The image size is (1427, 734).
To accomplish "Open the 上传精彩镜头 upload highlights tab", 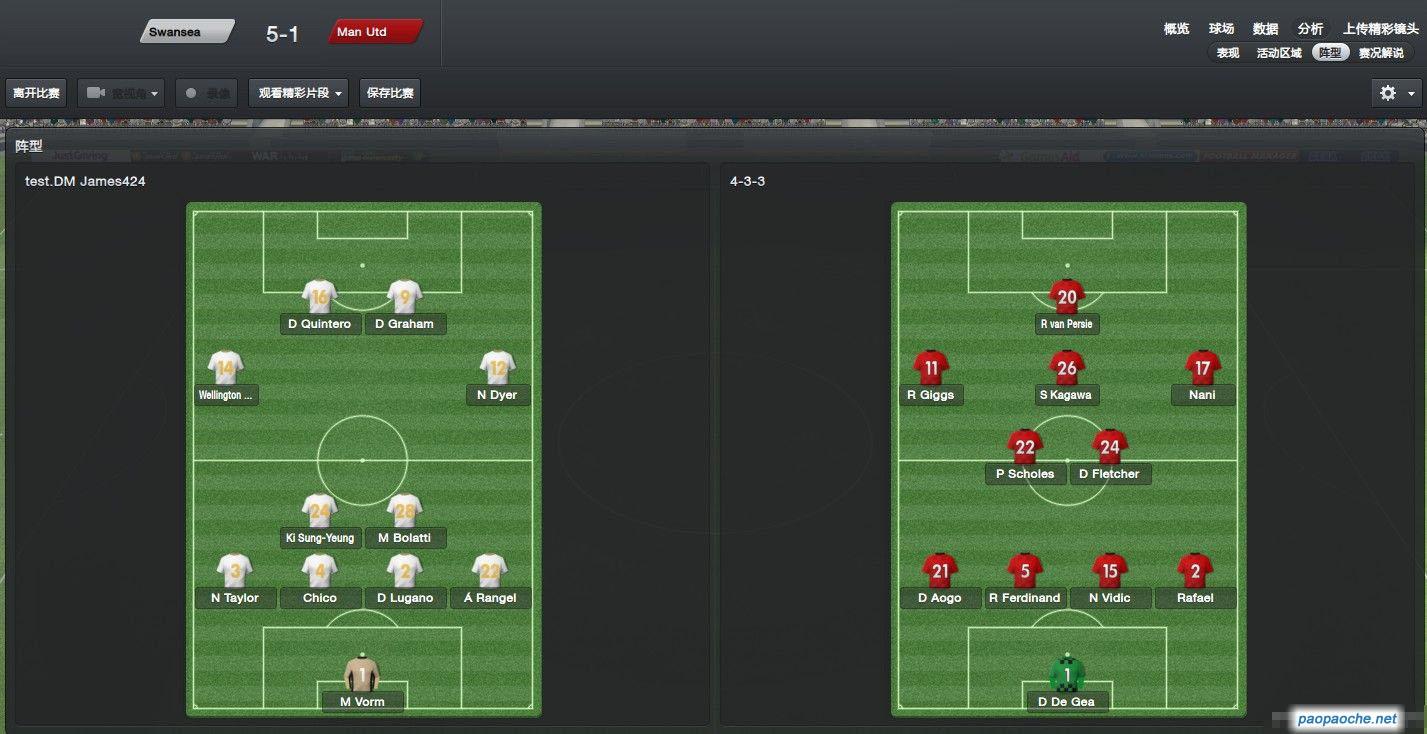I will [x=1380, y=29].
